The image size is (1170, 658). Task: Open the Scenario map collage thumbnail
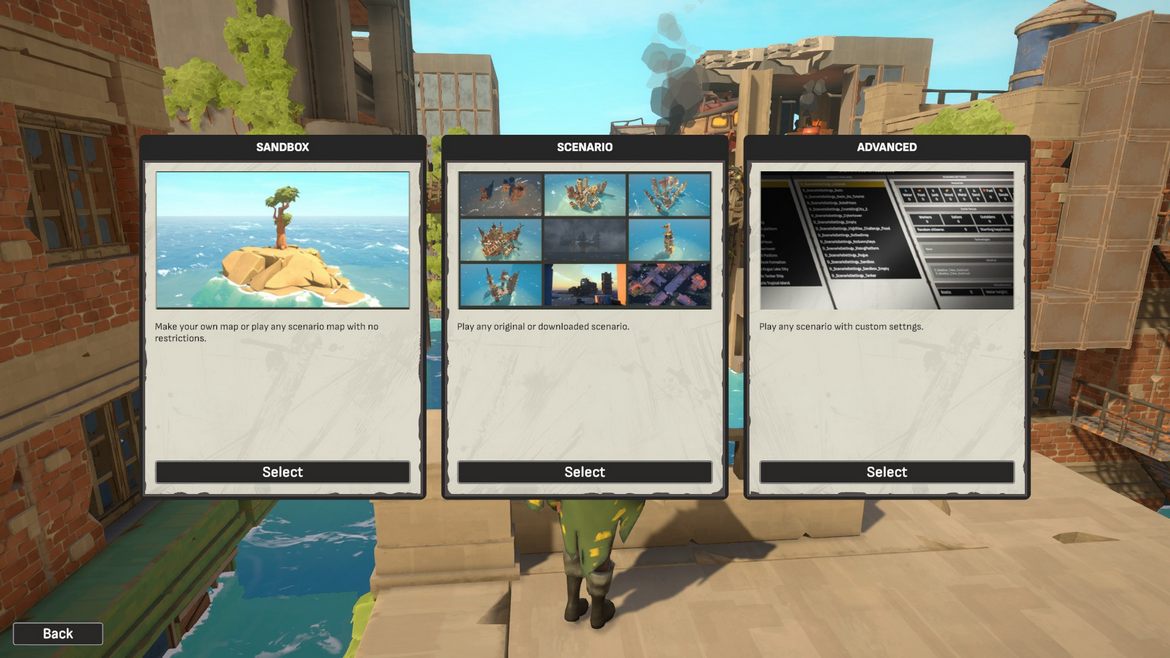(x=584, y=240)
